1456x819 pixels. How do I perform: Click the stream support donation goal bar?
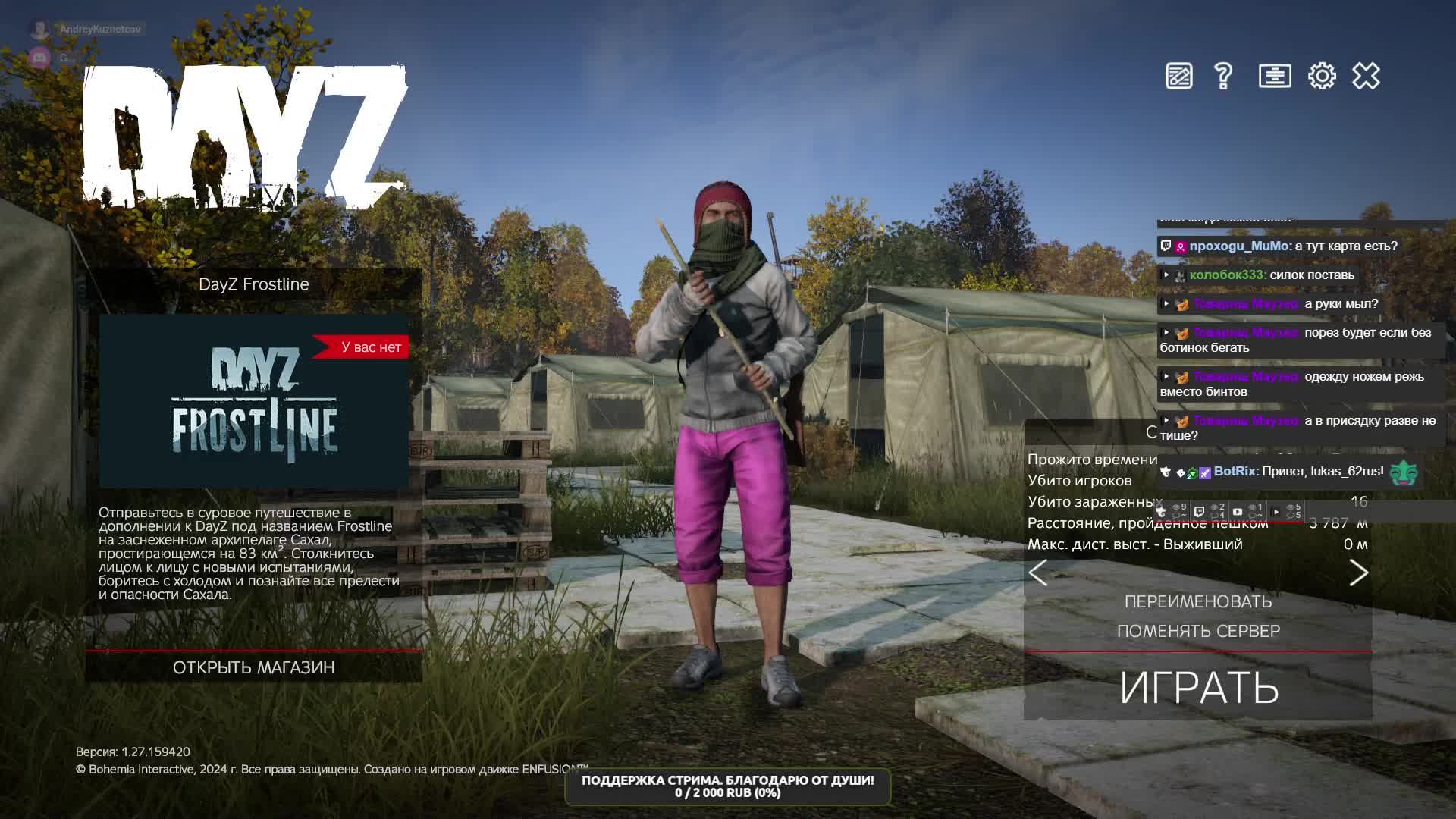[727, 786]
